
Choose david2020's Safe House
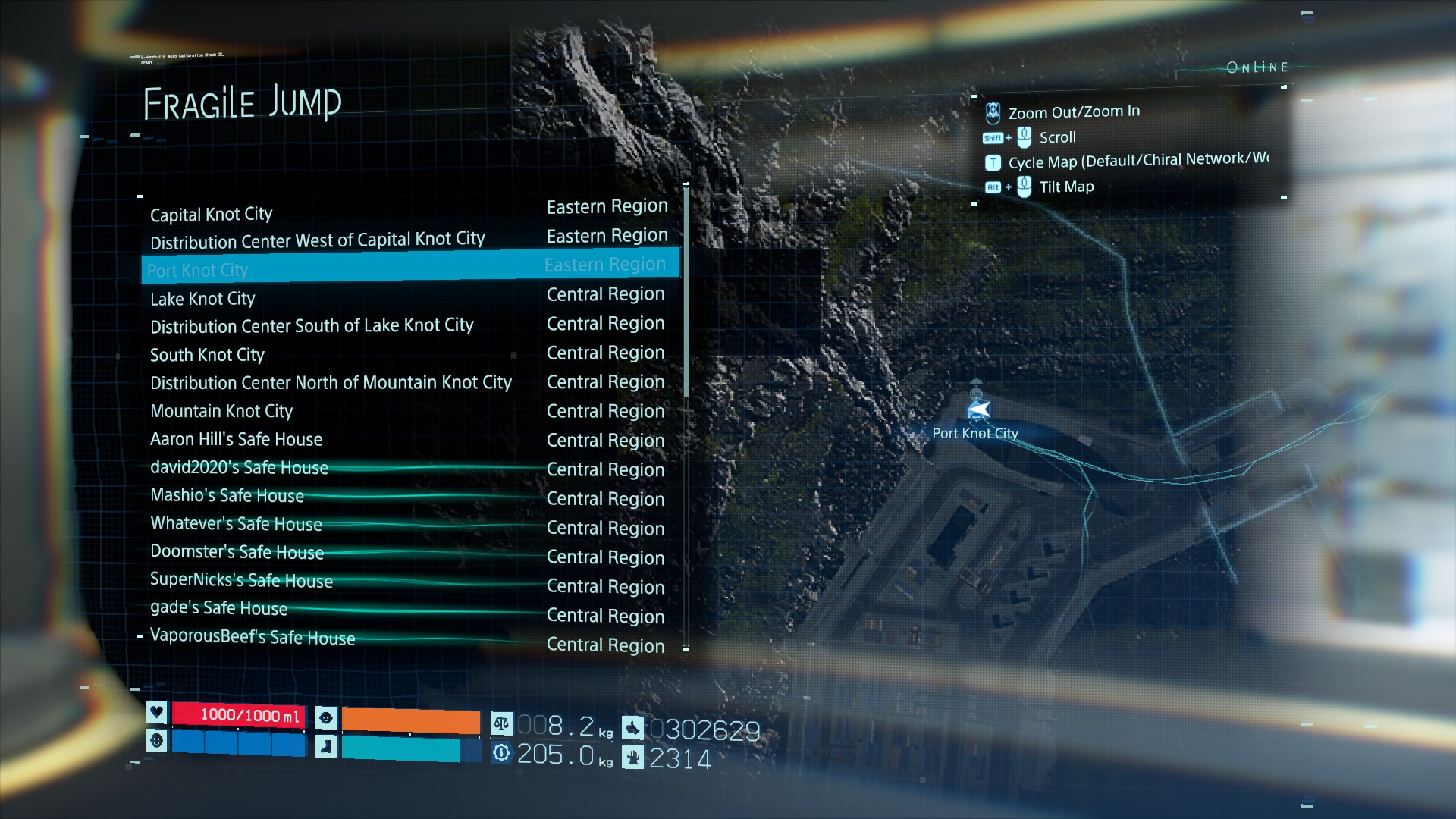239,468
